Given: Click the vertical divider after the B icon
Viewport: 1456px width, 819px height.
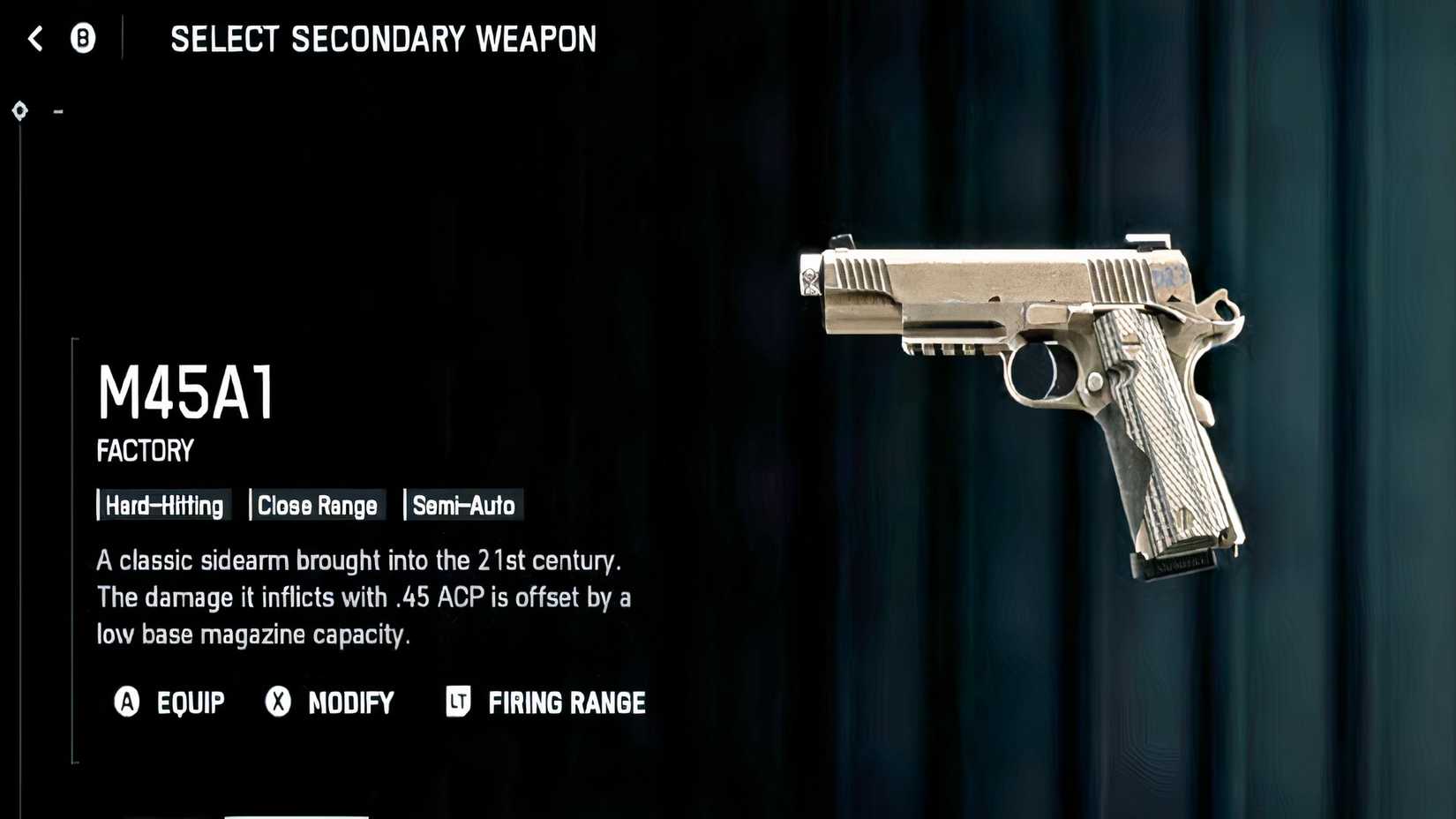Looking at the screenshot, I should (x=124, y=39).
